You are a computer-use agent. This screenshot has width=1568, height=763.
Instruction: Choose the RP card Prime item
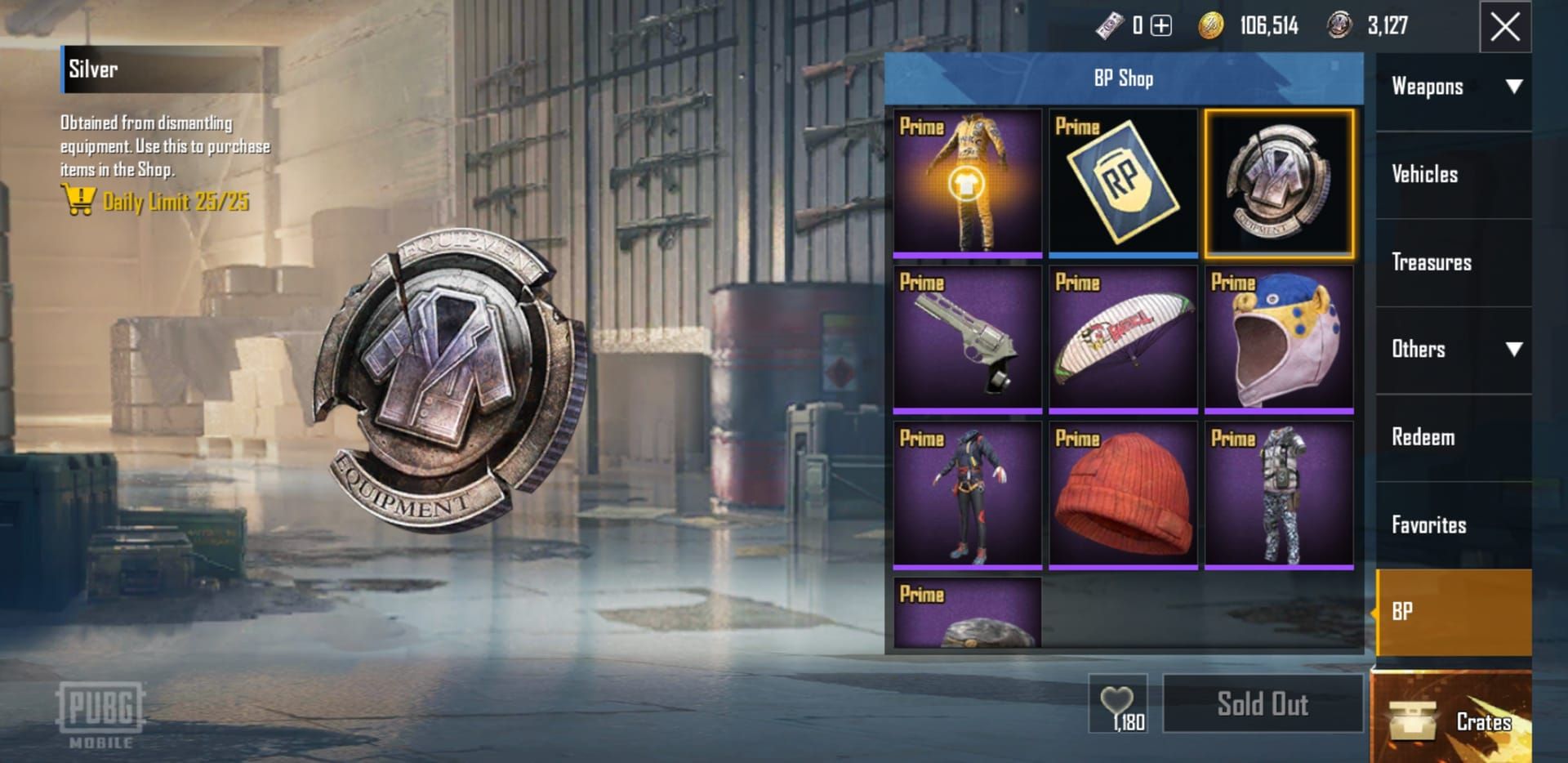(1123, 183)
